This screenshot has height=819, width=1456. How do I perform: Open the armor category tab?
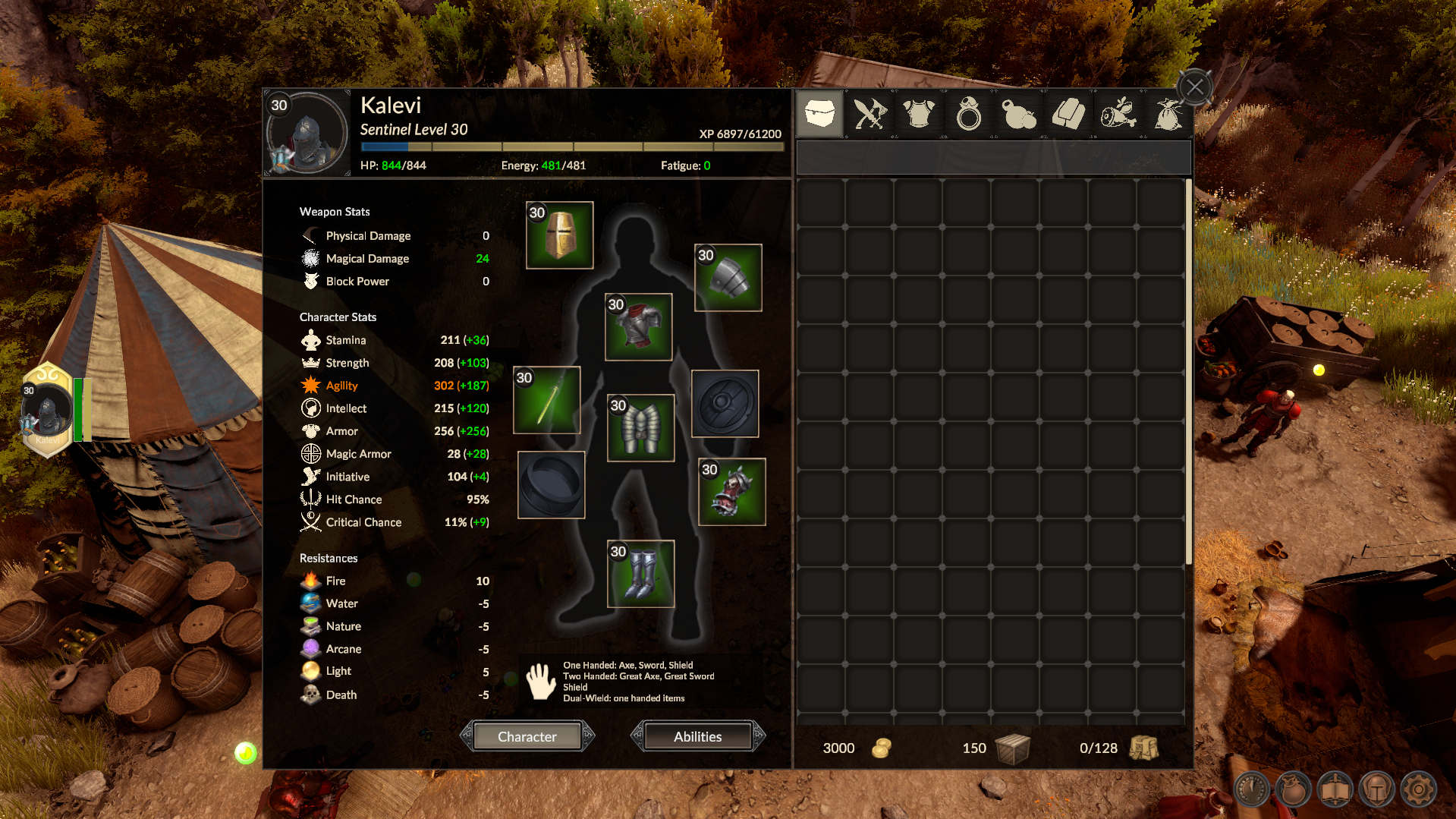point(919,114)
